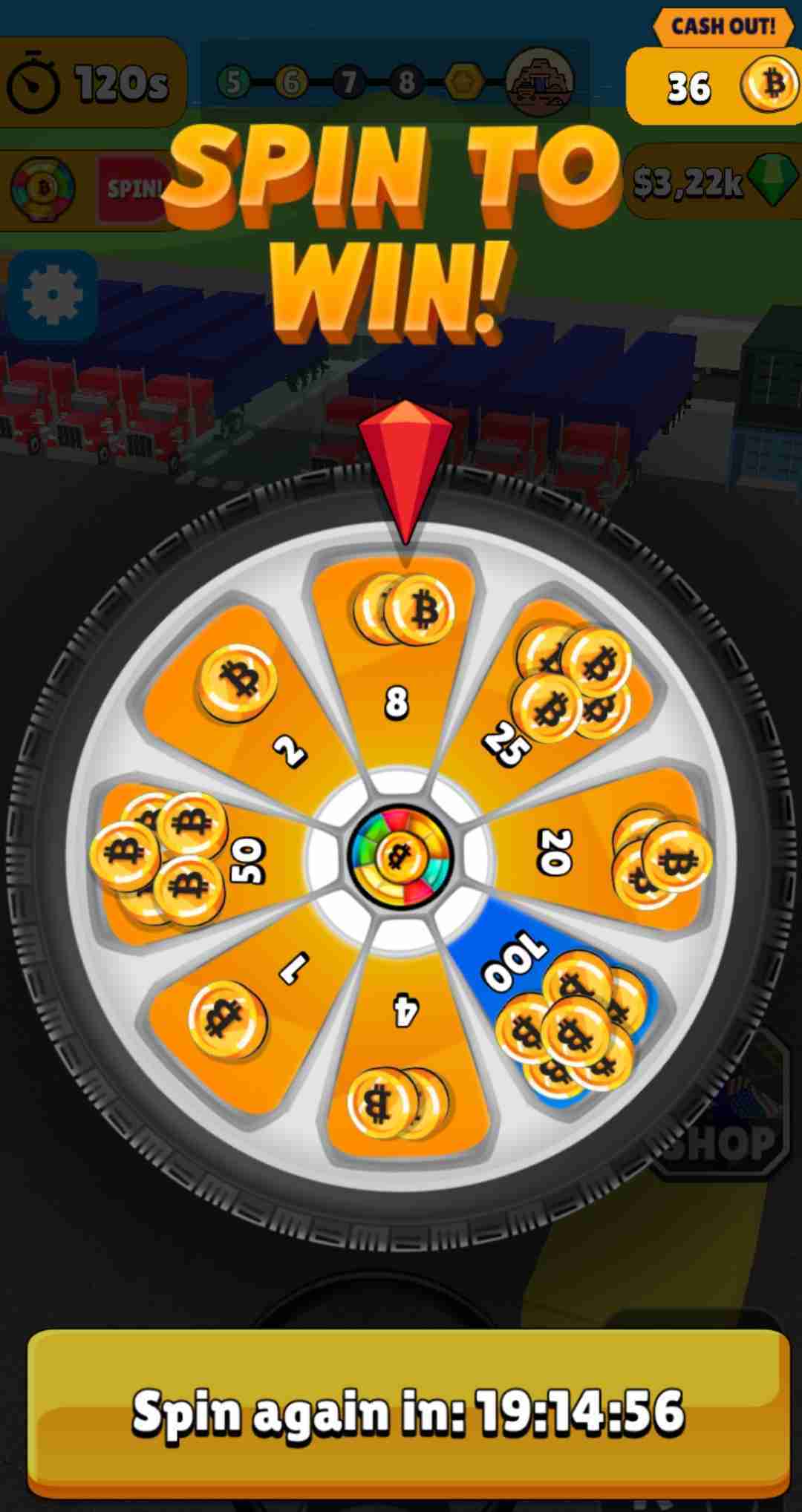Tap the red SPIN! button
Viewport: 802px width, 1512px height.
click(134, 189)
